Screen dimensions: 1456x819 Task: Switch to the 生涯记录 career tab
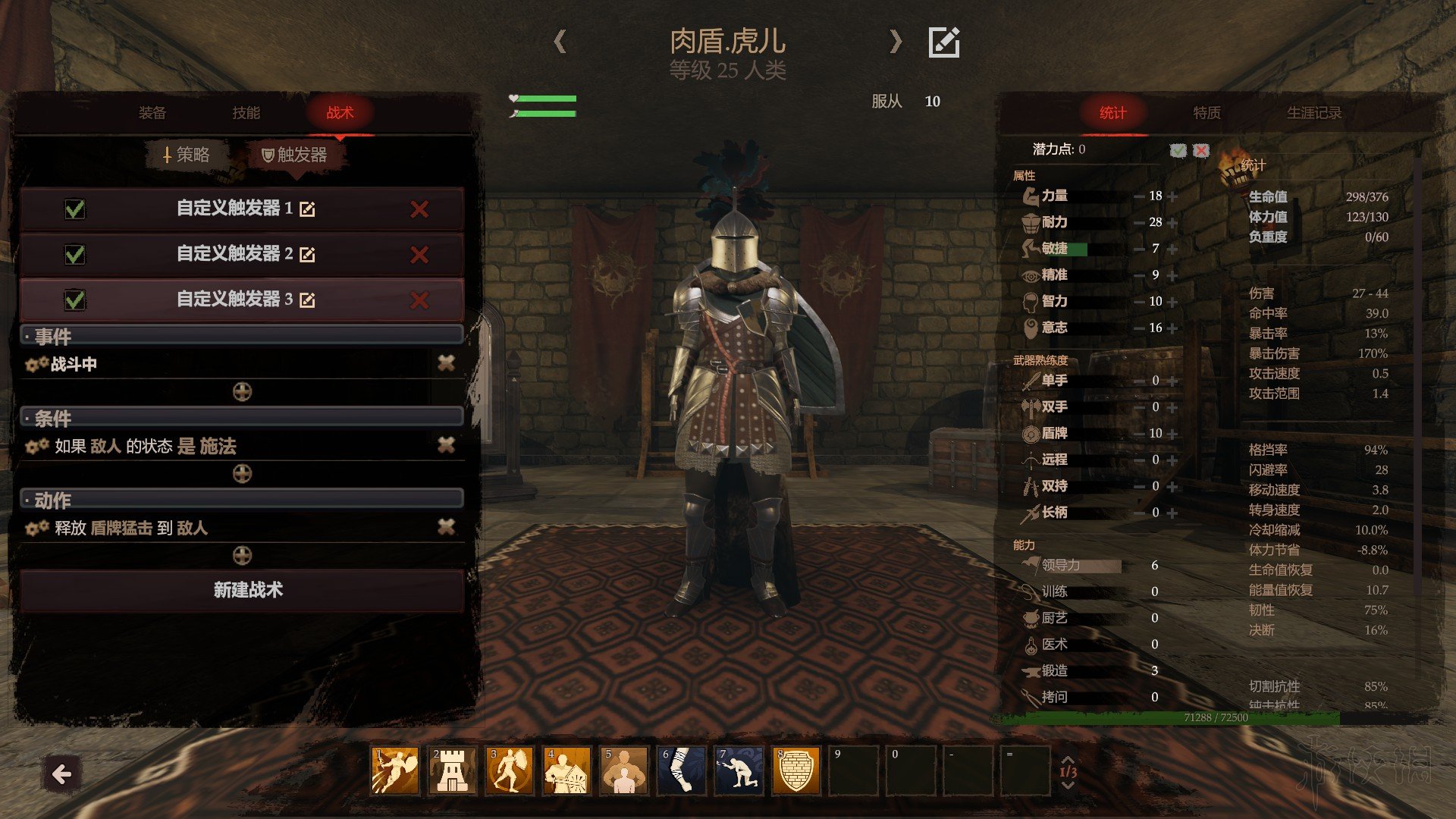(x=1314, y=113)
